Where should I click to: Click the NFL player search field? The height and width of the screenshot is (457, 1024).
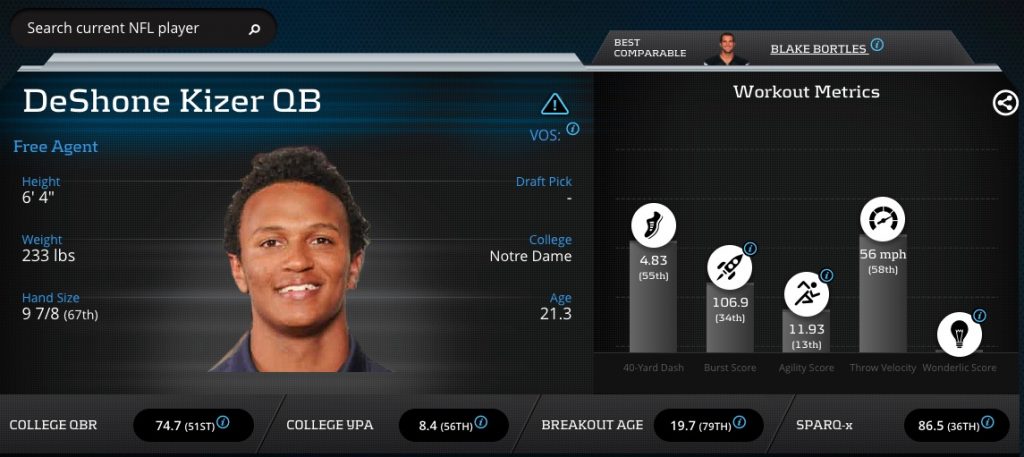pyautogui.click(x=130, y=29)
